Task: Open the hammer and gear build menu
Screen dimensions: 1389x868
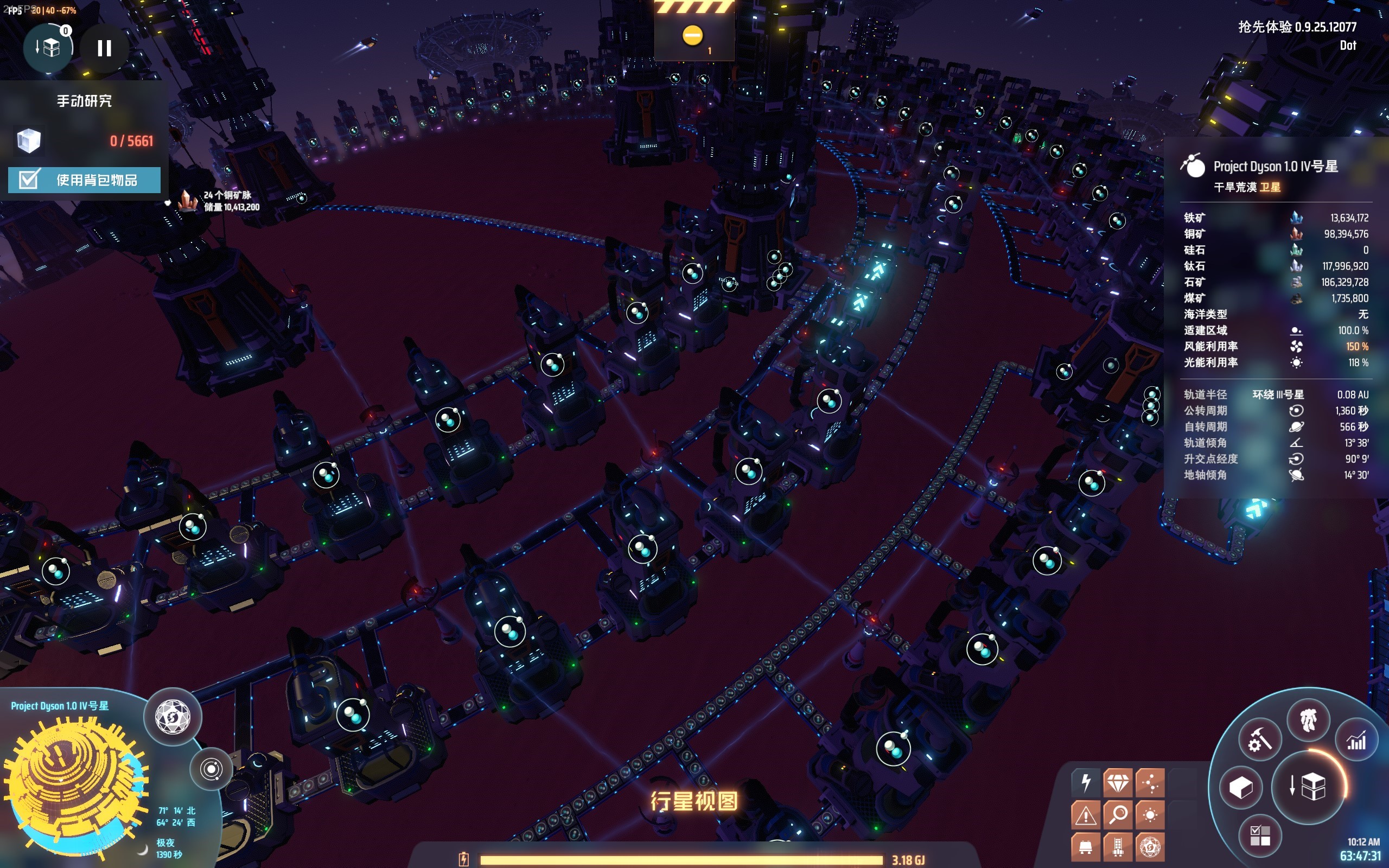Action: 1259,741
